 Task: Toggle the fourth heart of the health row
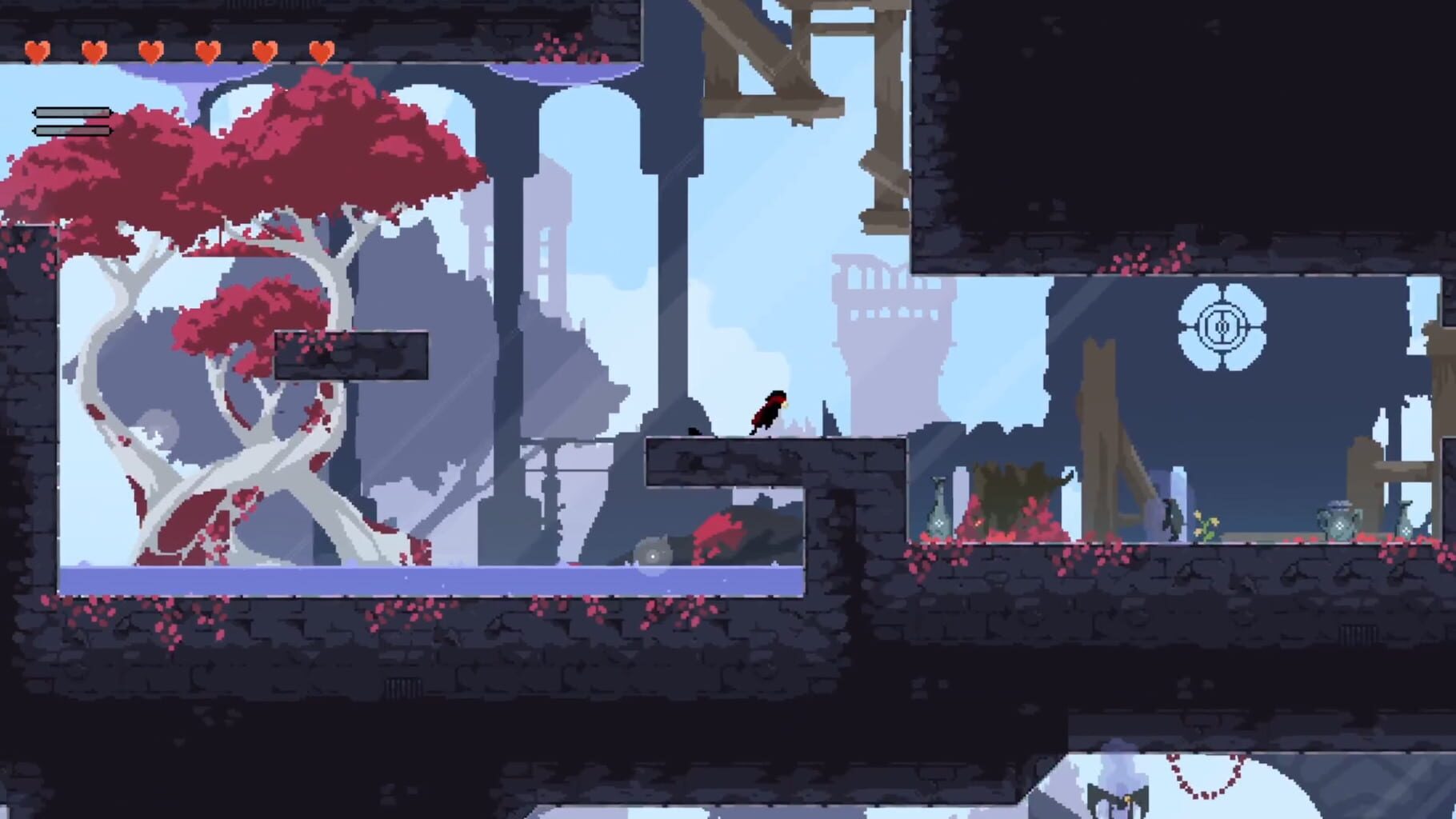point(208,52)
